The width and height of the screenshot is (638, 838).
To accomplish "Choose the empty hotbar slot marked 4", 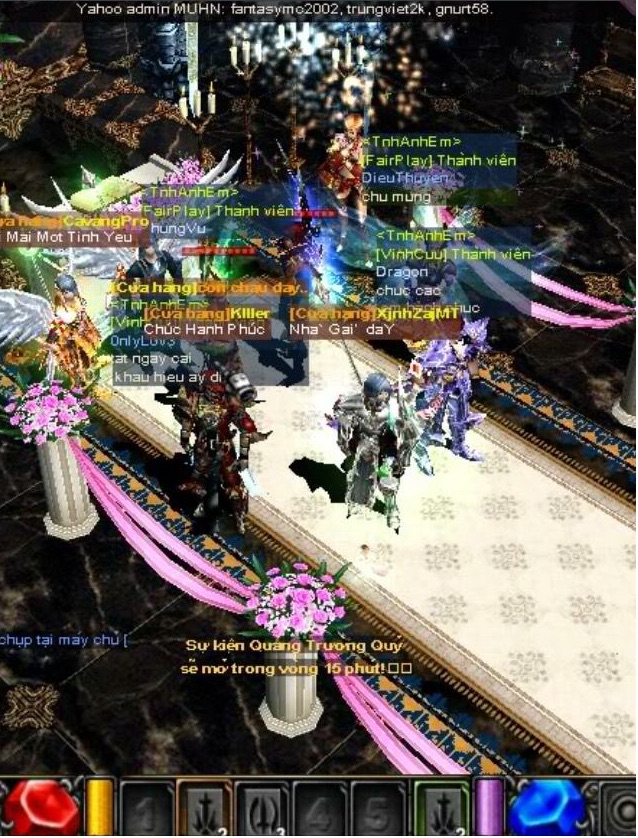I will tap(320, 807).
